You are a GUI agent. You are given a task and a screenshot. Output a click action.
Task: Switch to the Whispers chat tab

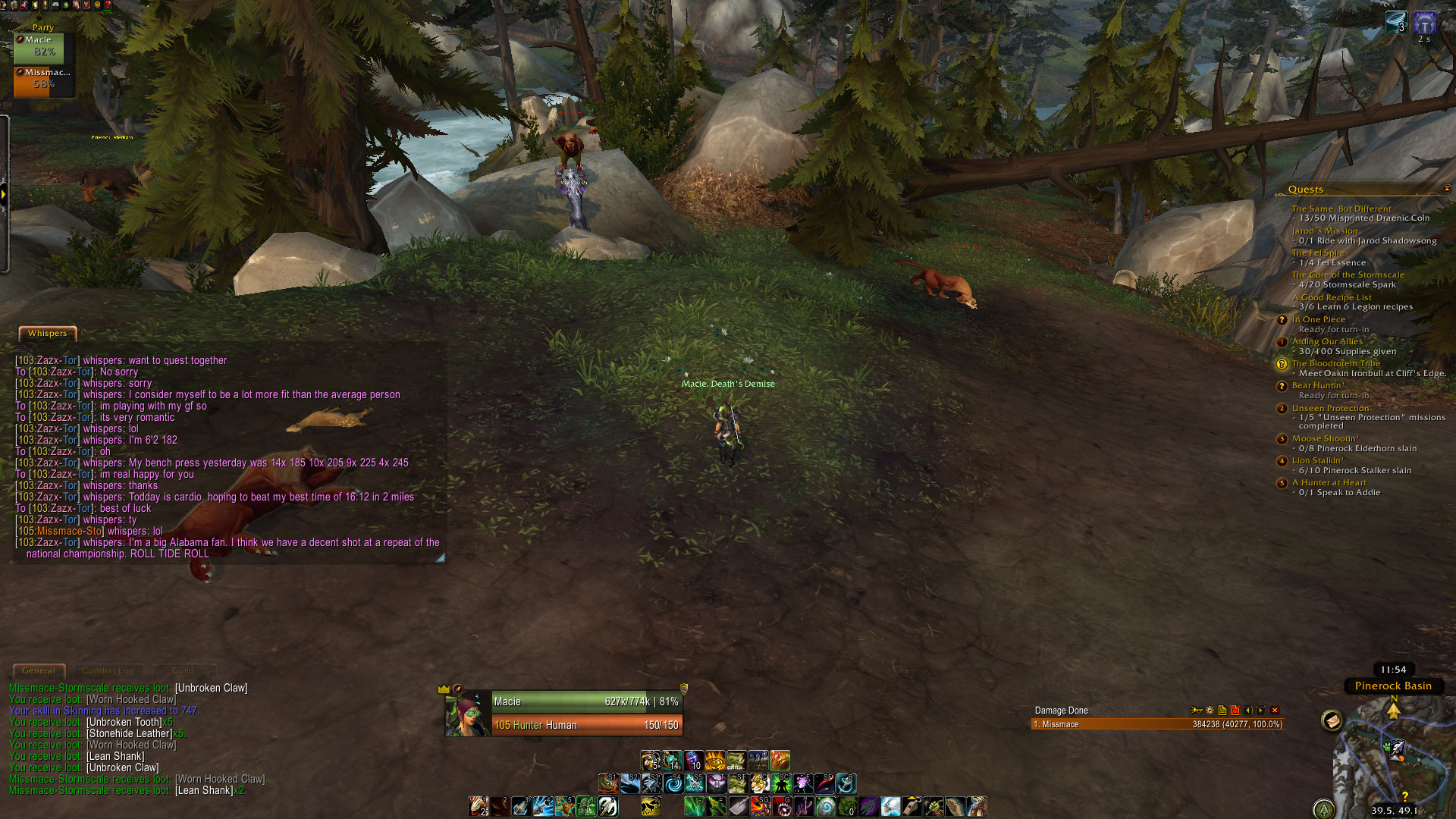[x=47, y=334]
